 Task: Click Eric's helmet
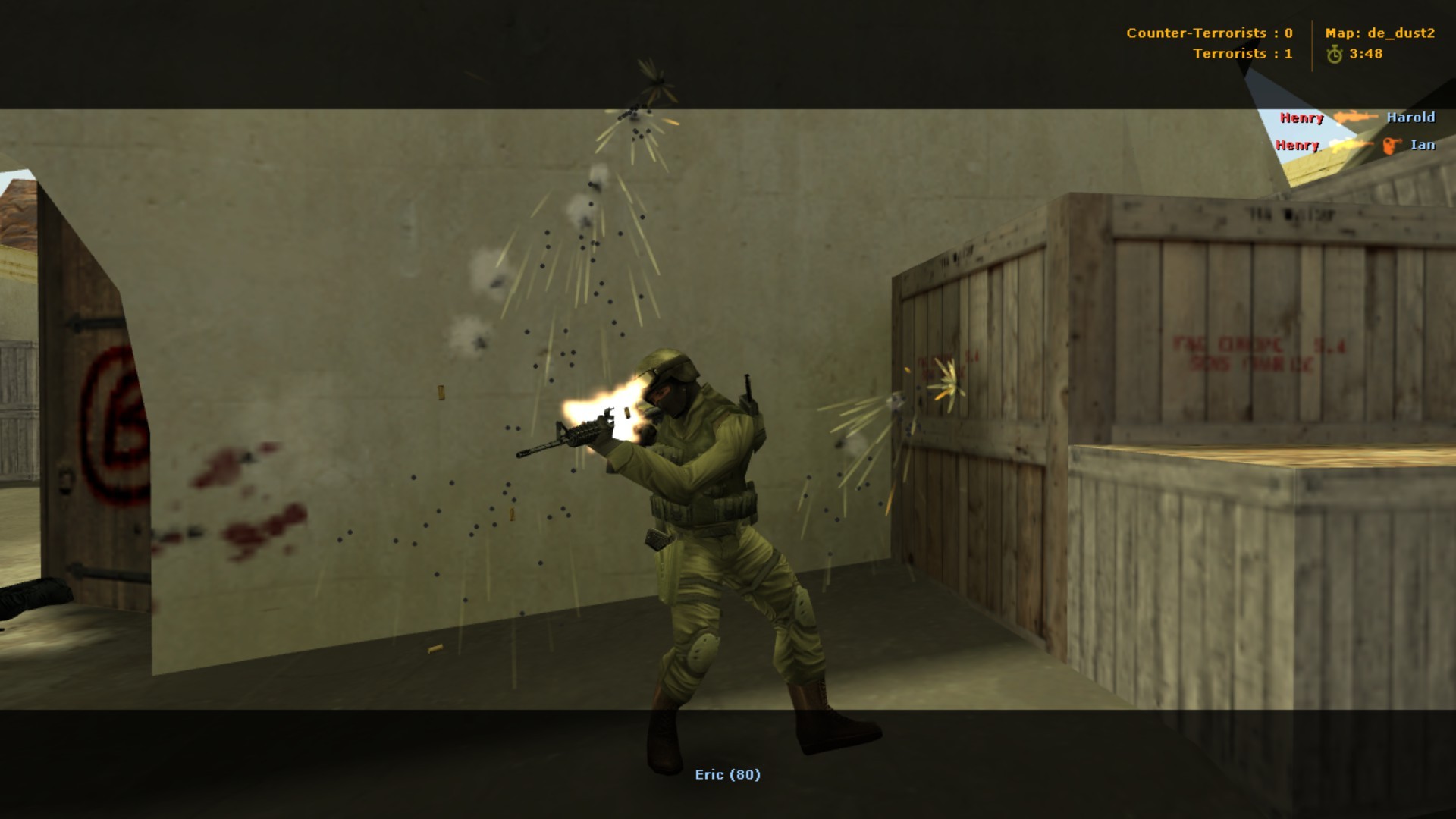(667, 360)
